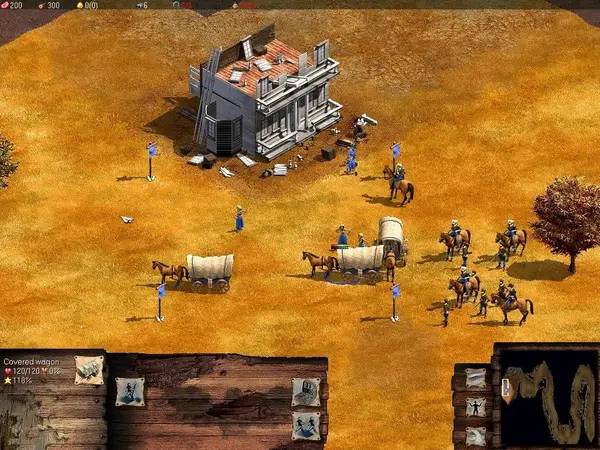Open the top button beside the minimap
This screenshot has height=450, width=600.
click(x=476, y=378)
